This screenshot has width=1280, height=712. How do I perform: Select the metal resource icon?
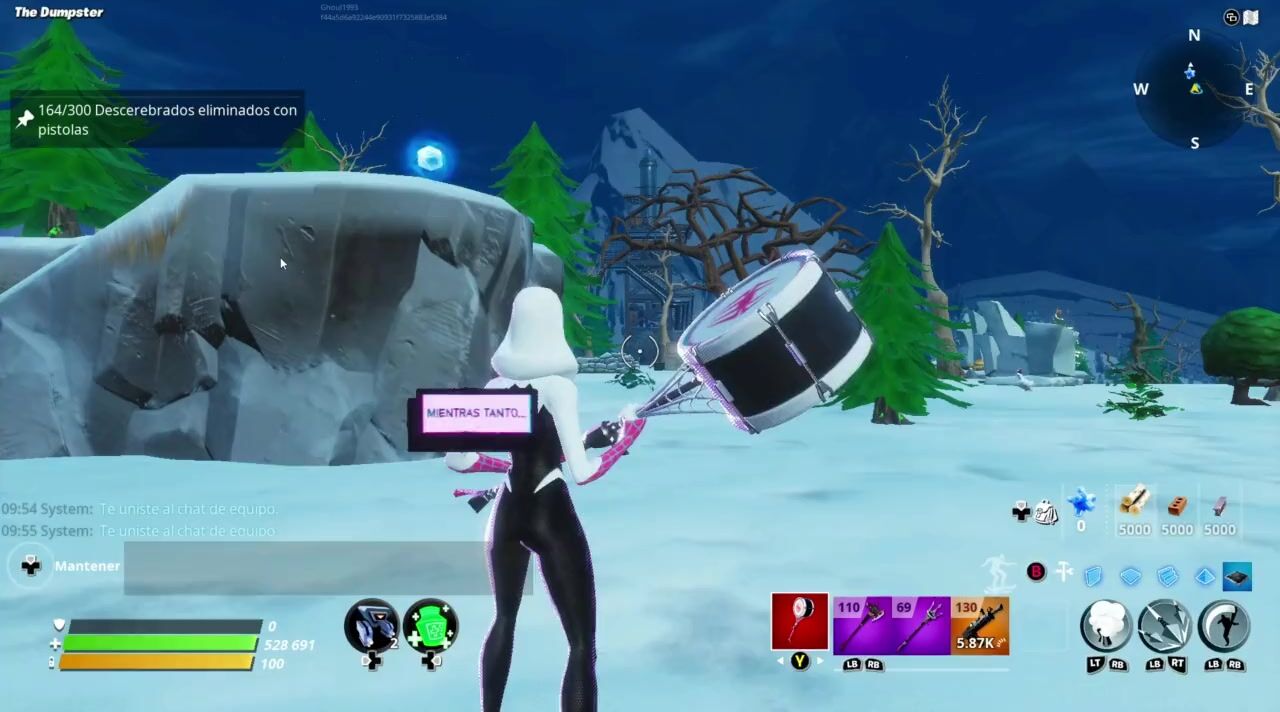point(1220,505)
